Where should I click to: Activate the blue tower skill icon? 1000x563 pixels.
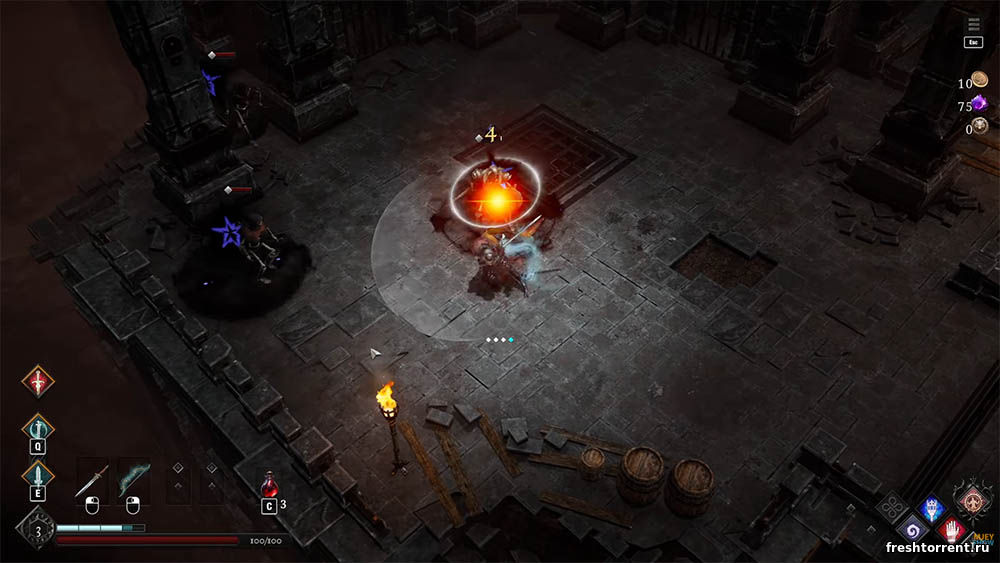(x=932, y=509)
